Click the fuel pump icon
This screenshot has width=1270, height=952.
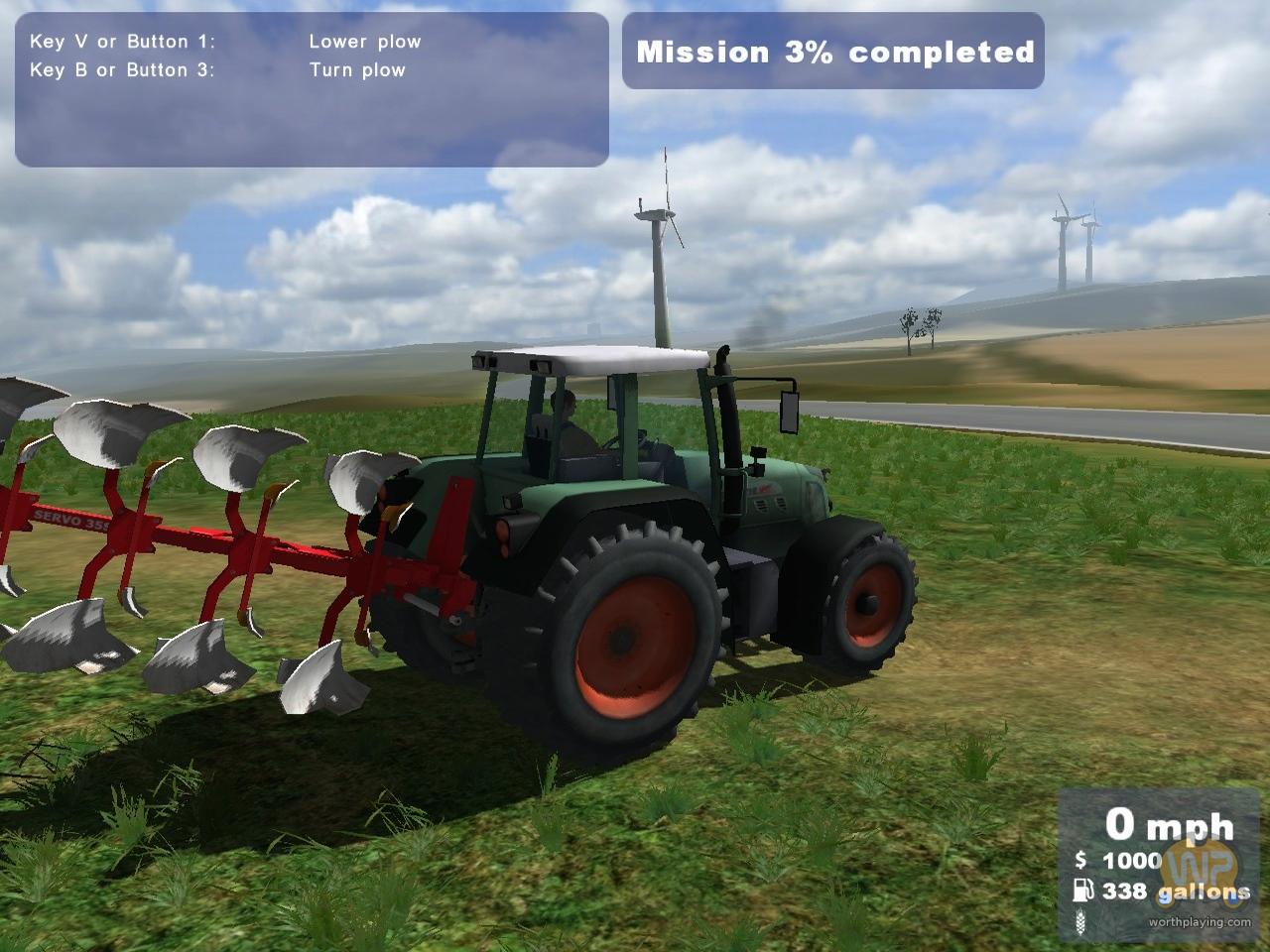1085,892
